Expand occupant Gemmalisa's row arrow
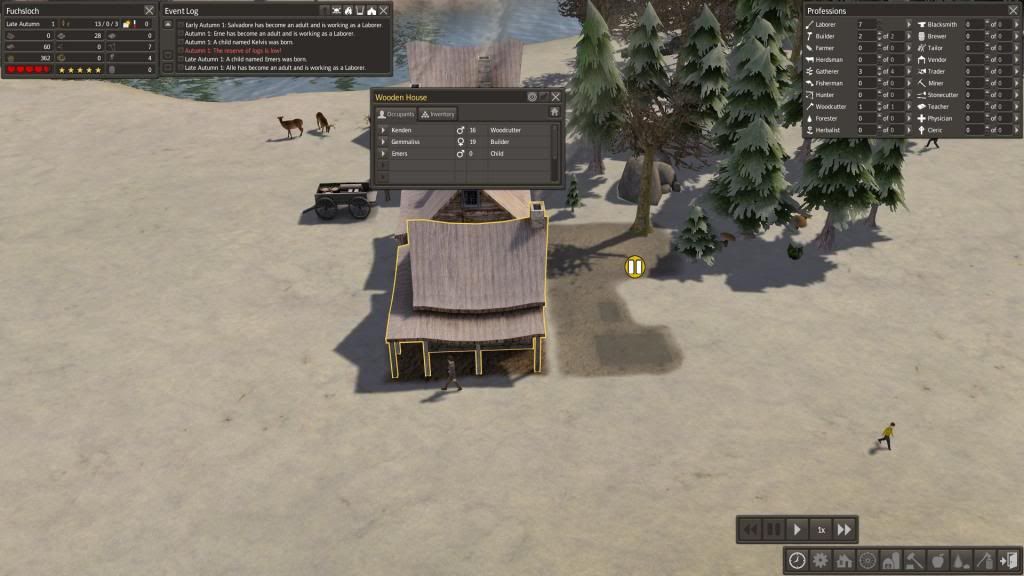Image resolution: width=1024 pixels, height=576 pixels. (383, 142)
